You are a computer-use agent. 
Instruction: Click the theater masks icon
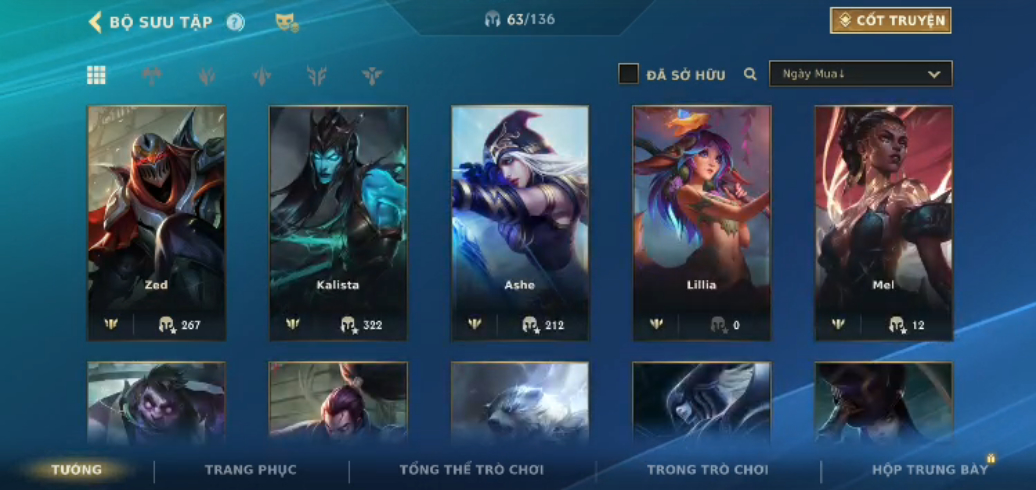tap(287, 22)
